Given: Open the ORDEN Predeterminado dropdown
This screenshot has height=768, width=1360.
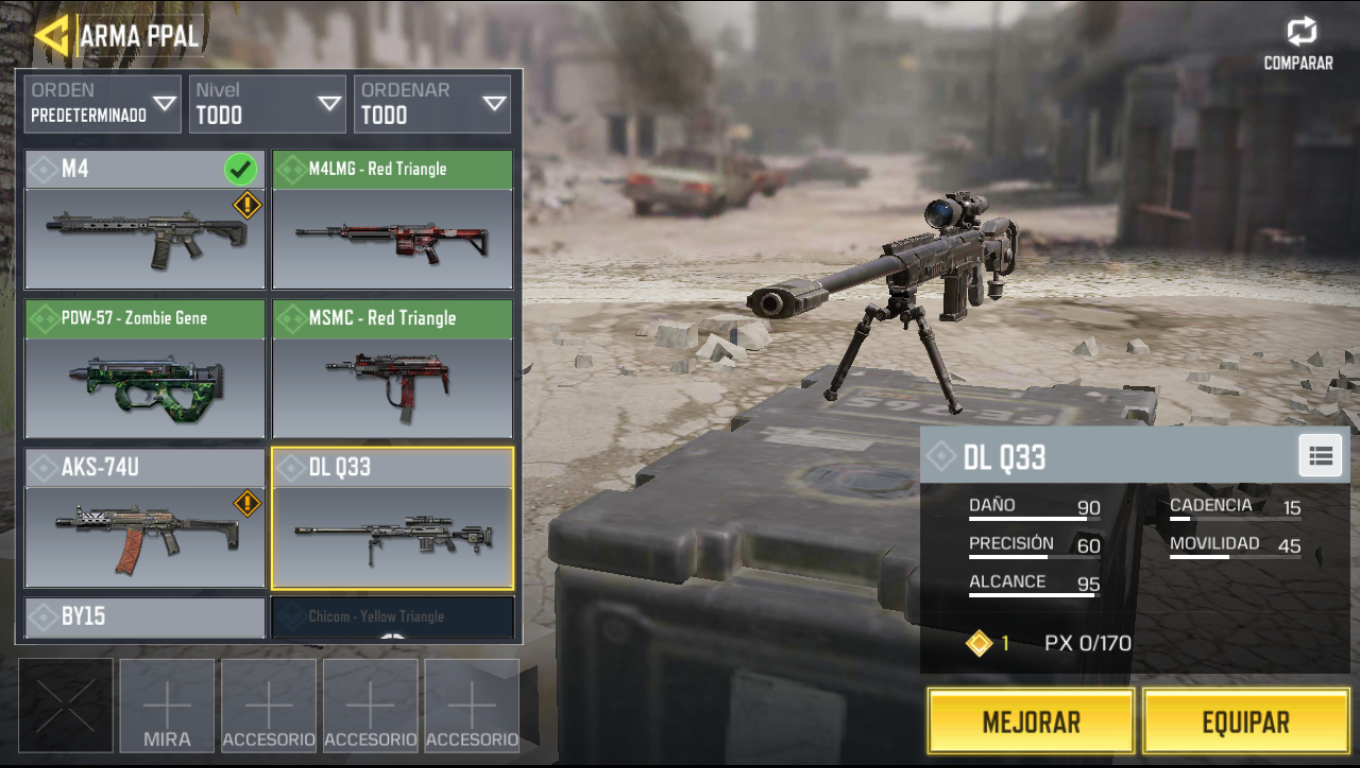Looking at the screenshot, I should 103,104.
